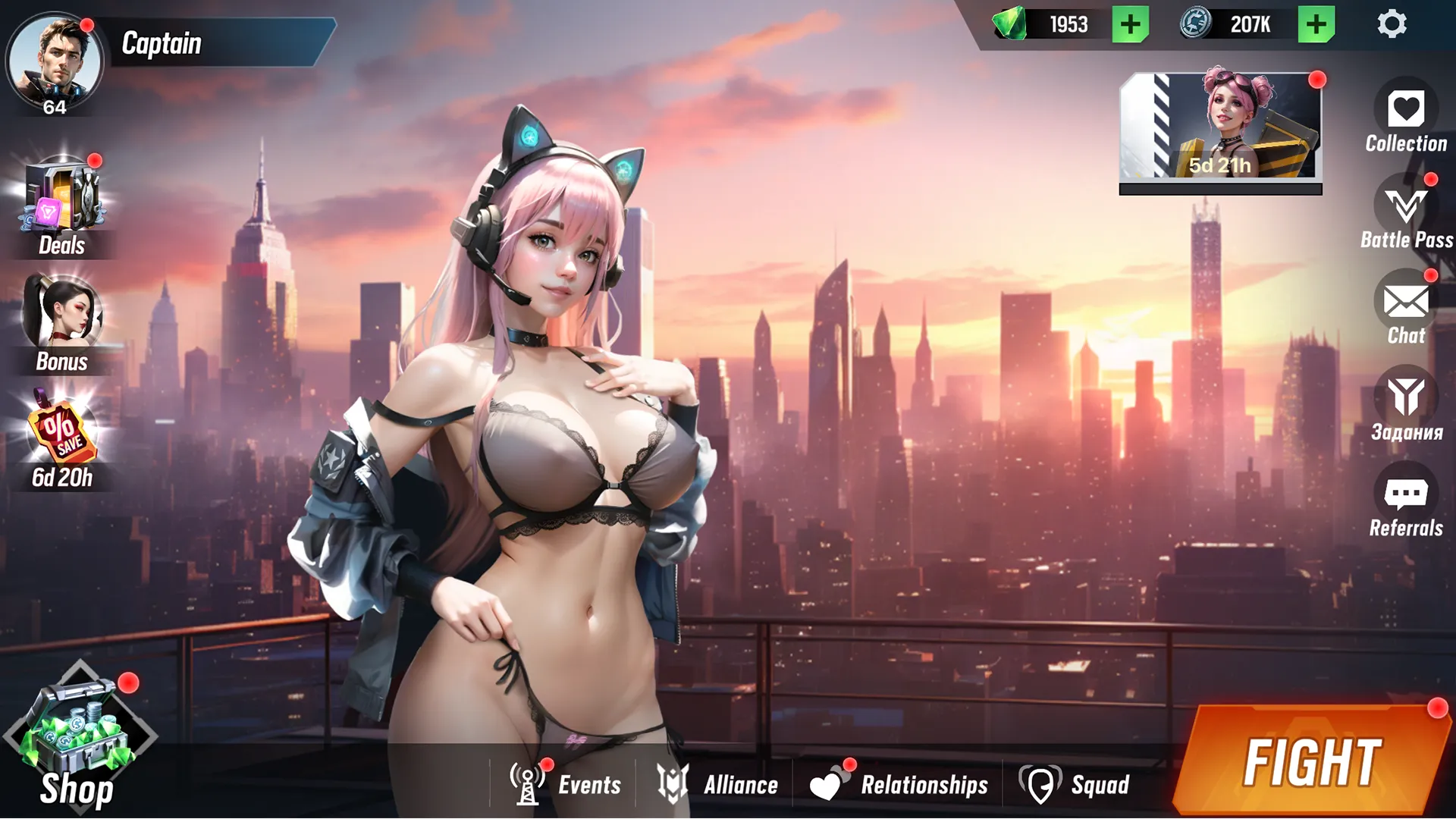Viewport: 1456px width, 819px height.
Task: Open the Referrals speech bubble icon
Action: click(1406, 494)
